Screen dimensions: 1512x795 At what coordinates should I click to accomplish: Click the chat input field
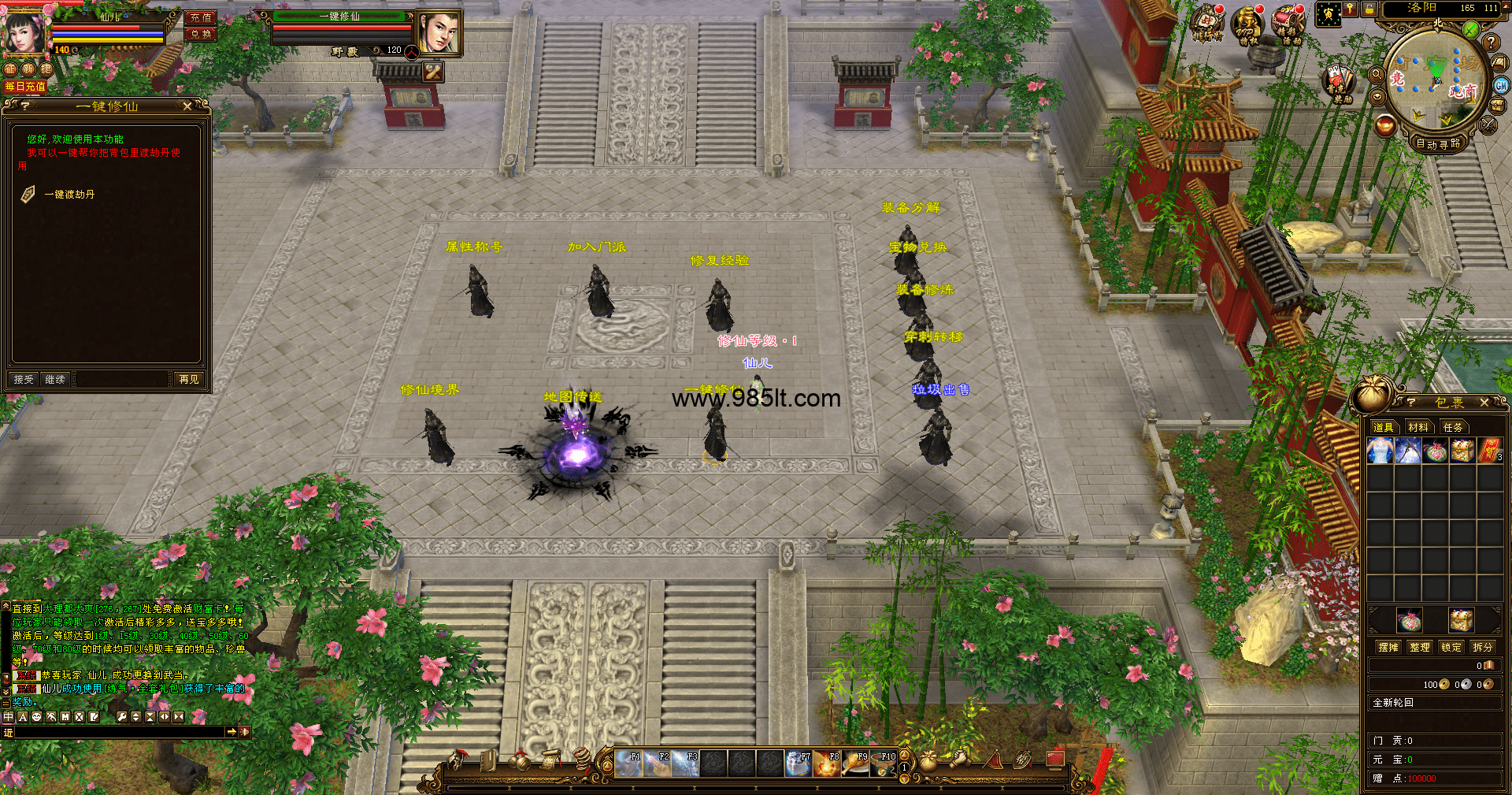click(118, 732)
